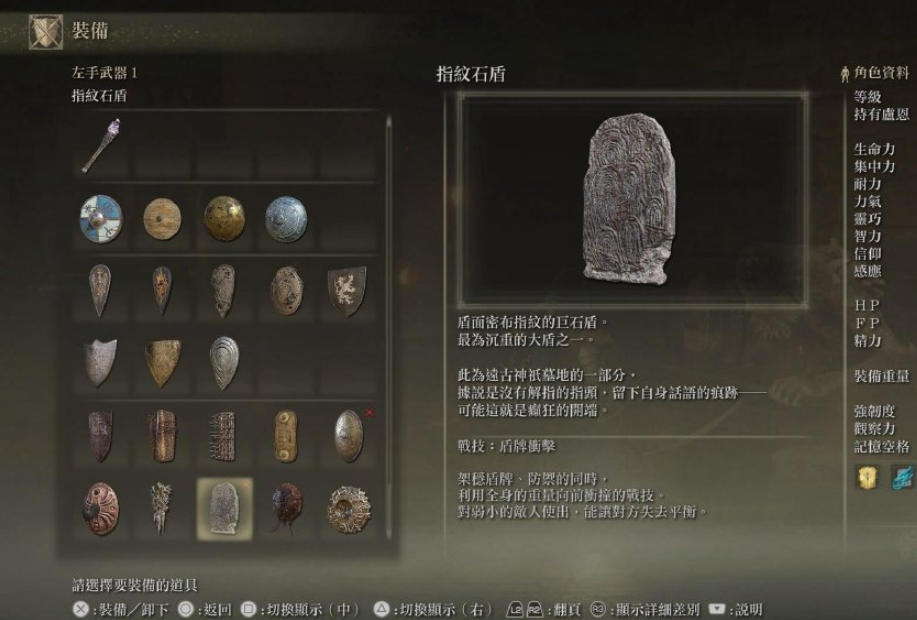Select the highlighted Fingerprint Stone Shield slot
Screen dimensions: 917x620
click(224, 508)
